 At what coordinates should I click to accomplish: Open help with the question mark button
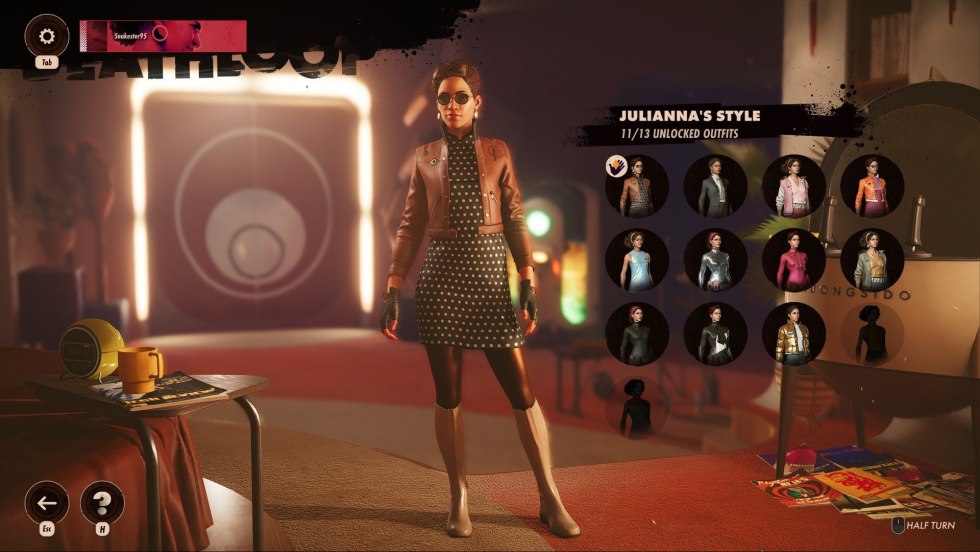tap(102, 502)
